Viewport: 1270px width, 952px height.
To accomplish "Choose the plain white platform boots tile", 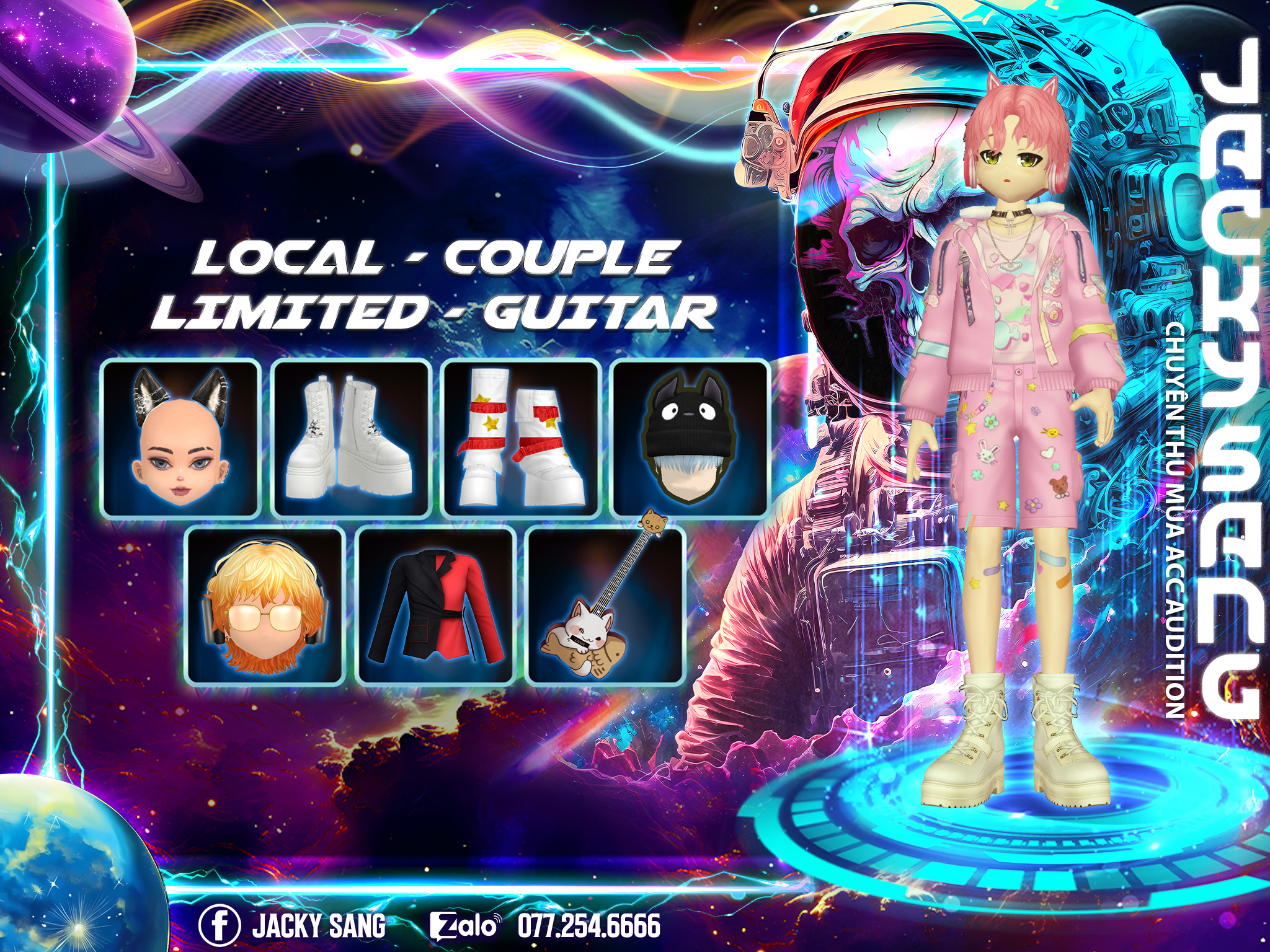I will click(x=352, y=438).
